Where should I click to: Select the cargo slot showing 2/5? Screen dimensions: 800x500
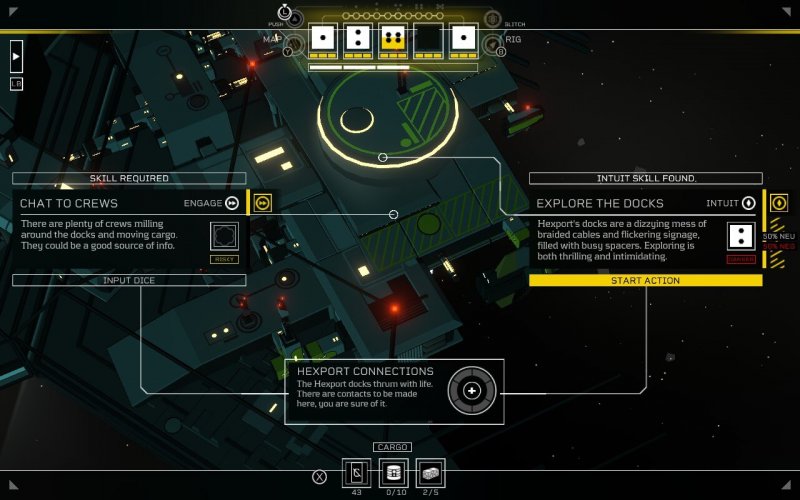[x=430, y=472]
